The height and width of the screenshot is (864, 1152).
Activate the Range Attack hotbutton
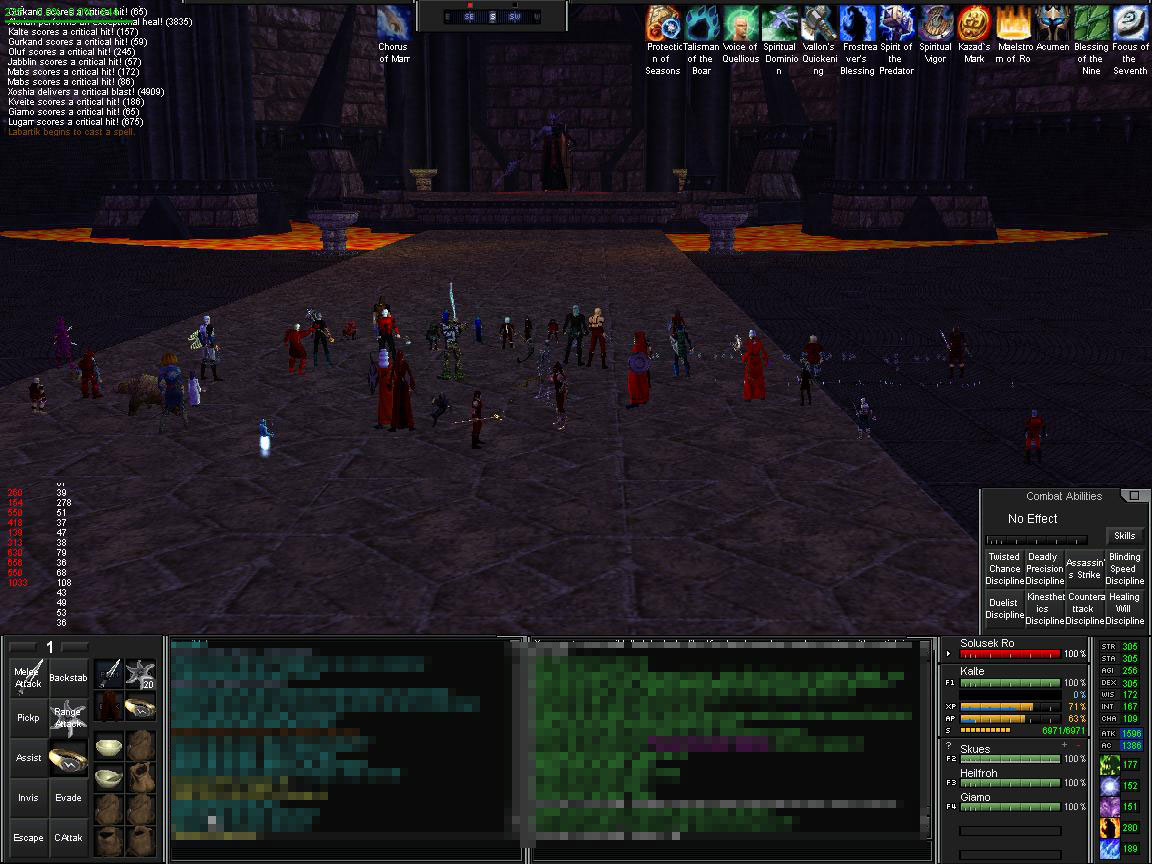point(68,717)
